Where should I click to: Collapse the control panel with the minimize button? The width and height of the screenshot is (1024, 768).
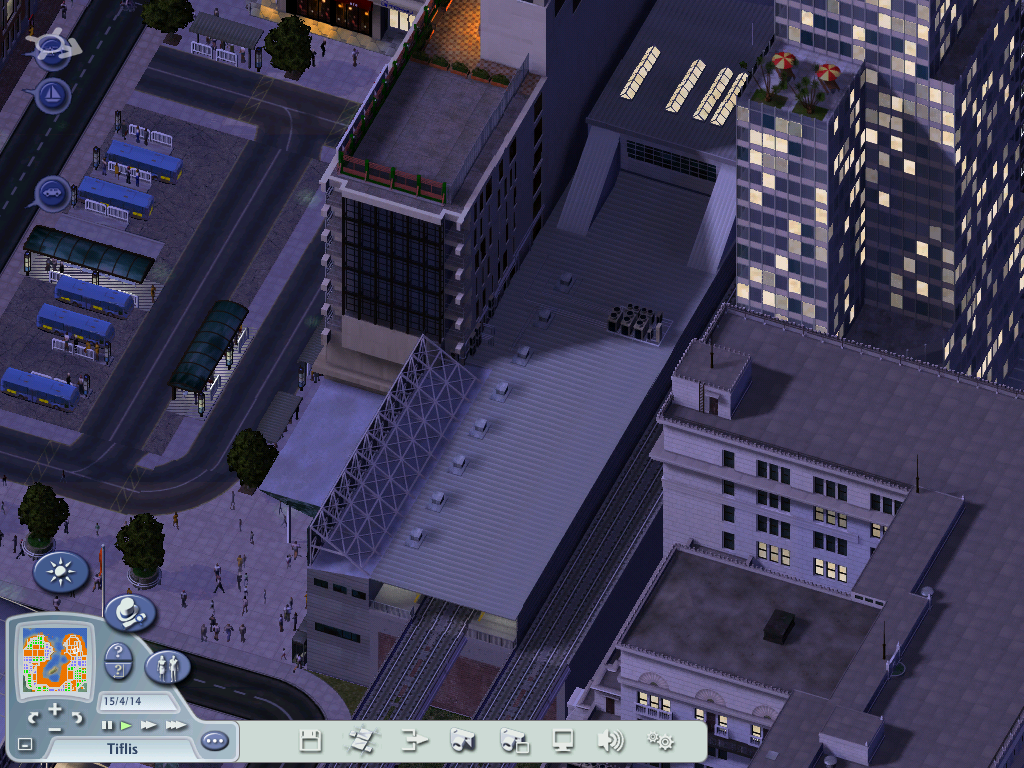click(x=25, y=744)
